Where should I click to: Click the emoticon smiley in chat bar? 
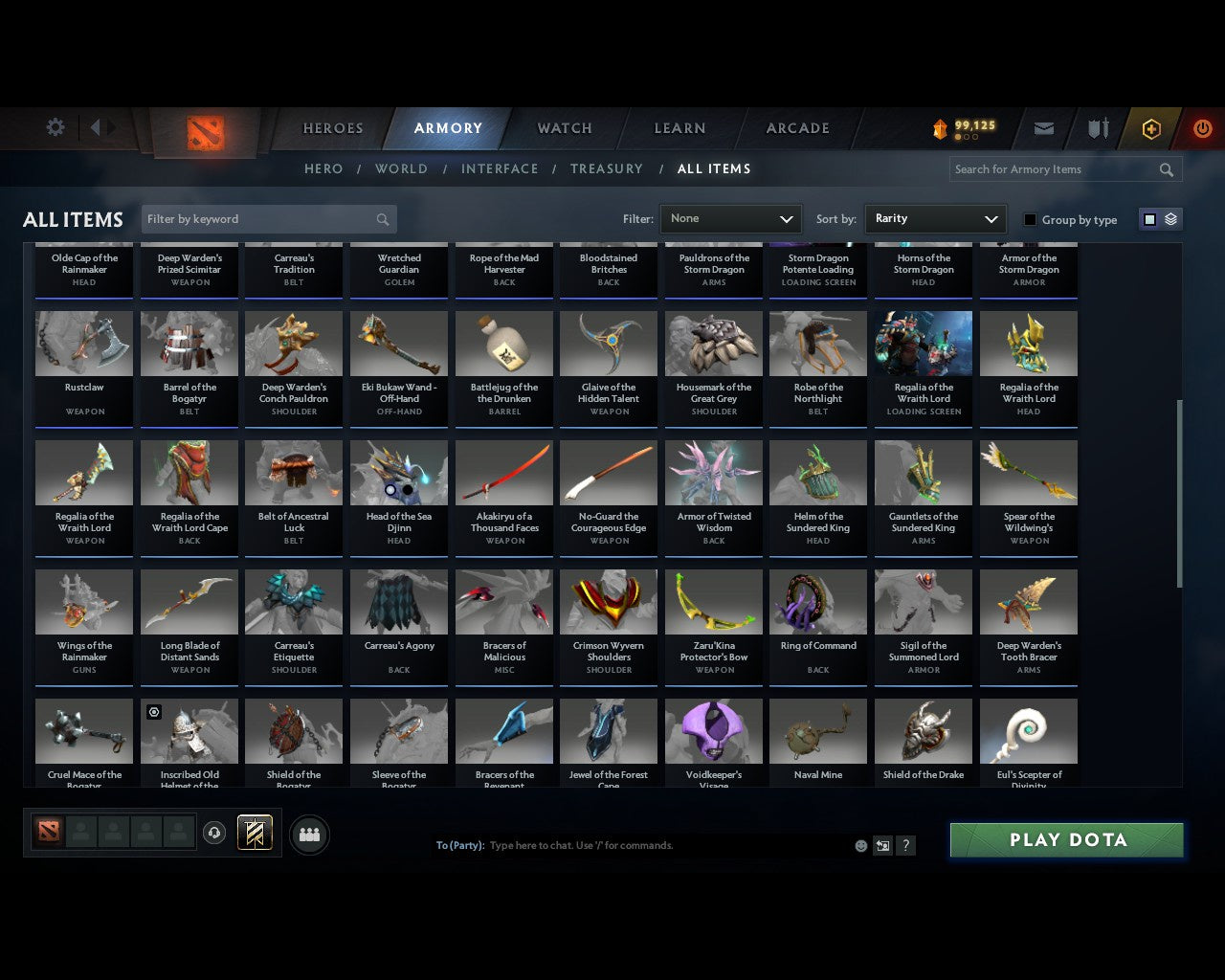(860, 845)
